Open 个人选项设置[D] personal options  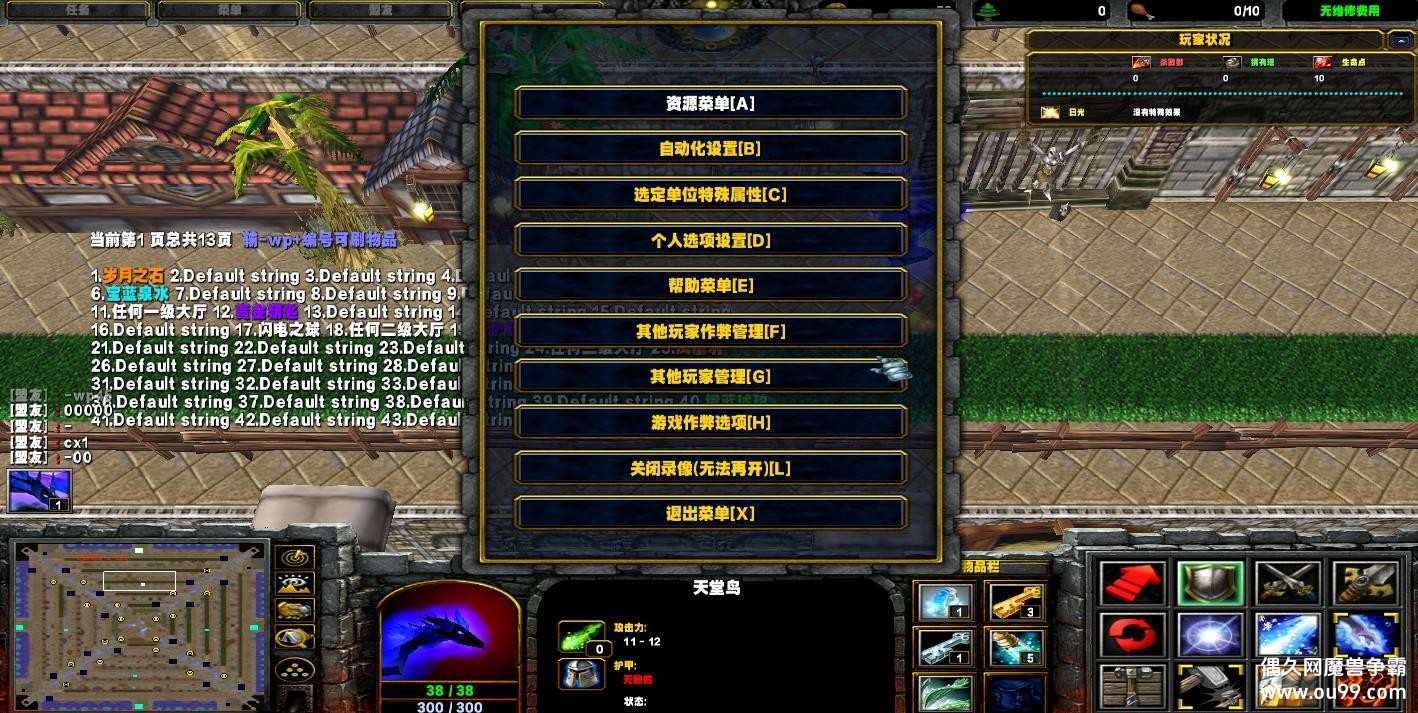coord(710,241)
